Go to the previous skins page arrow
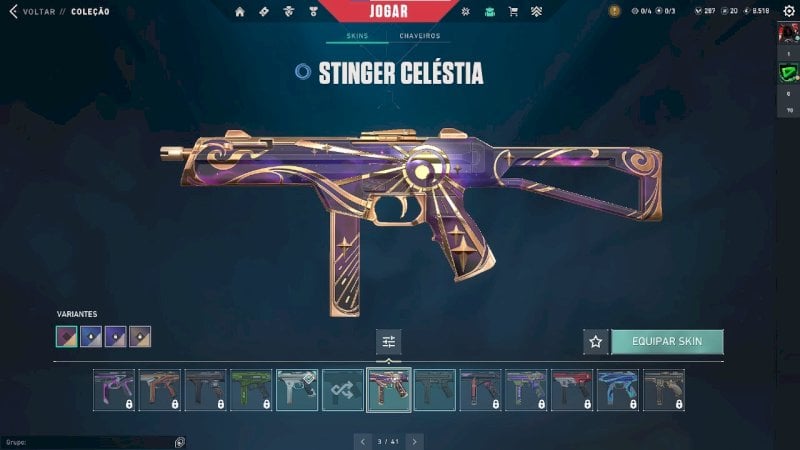 362,440
